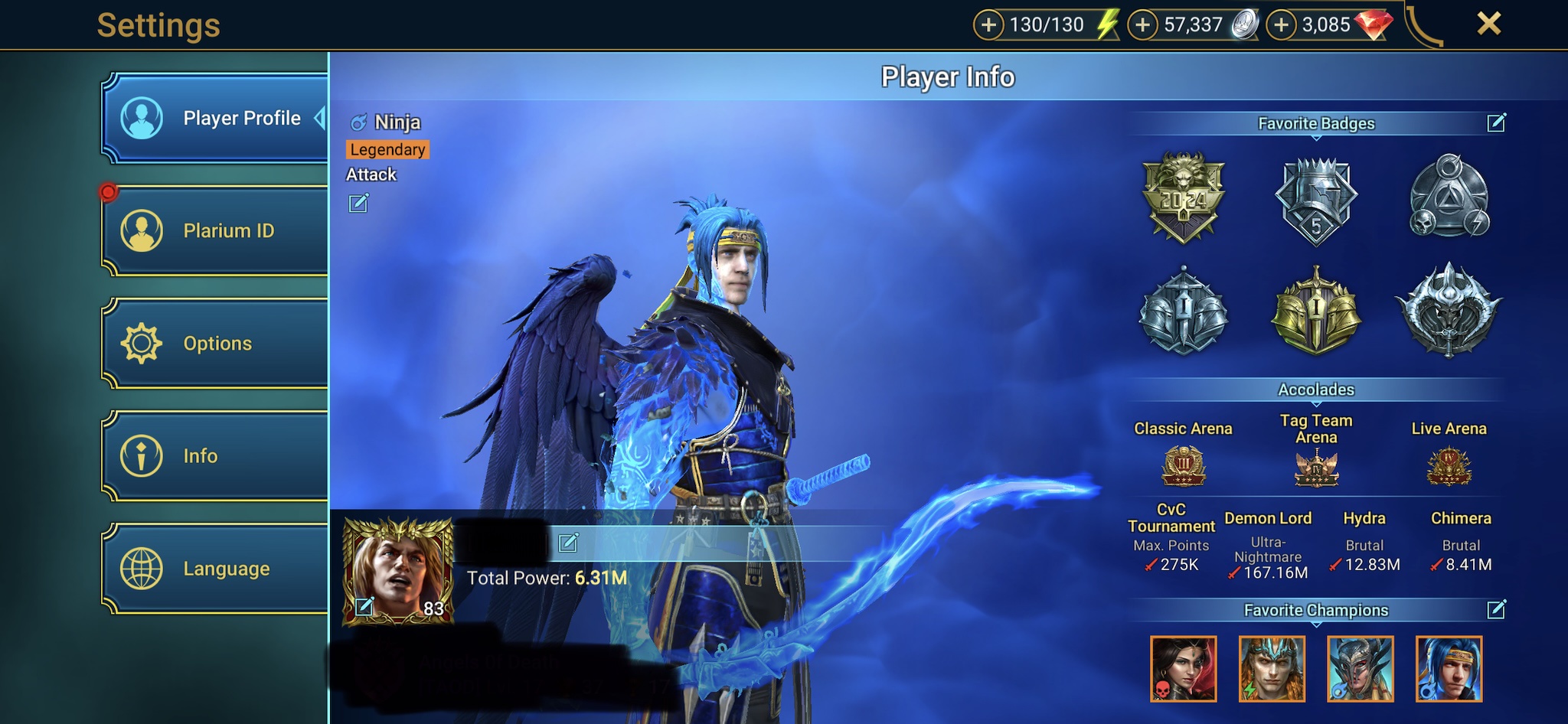
Task: Choose the blue-haired Ninja favorite champion portrait
Action: click(x=1449, y=669)
